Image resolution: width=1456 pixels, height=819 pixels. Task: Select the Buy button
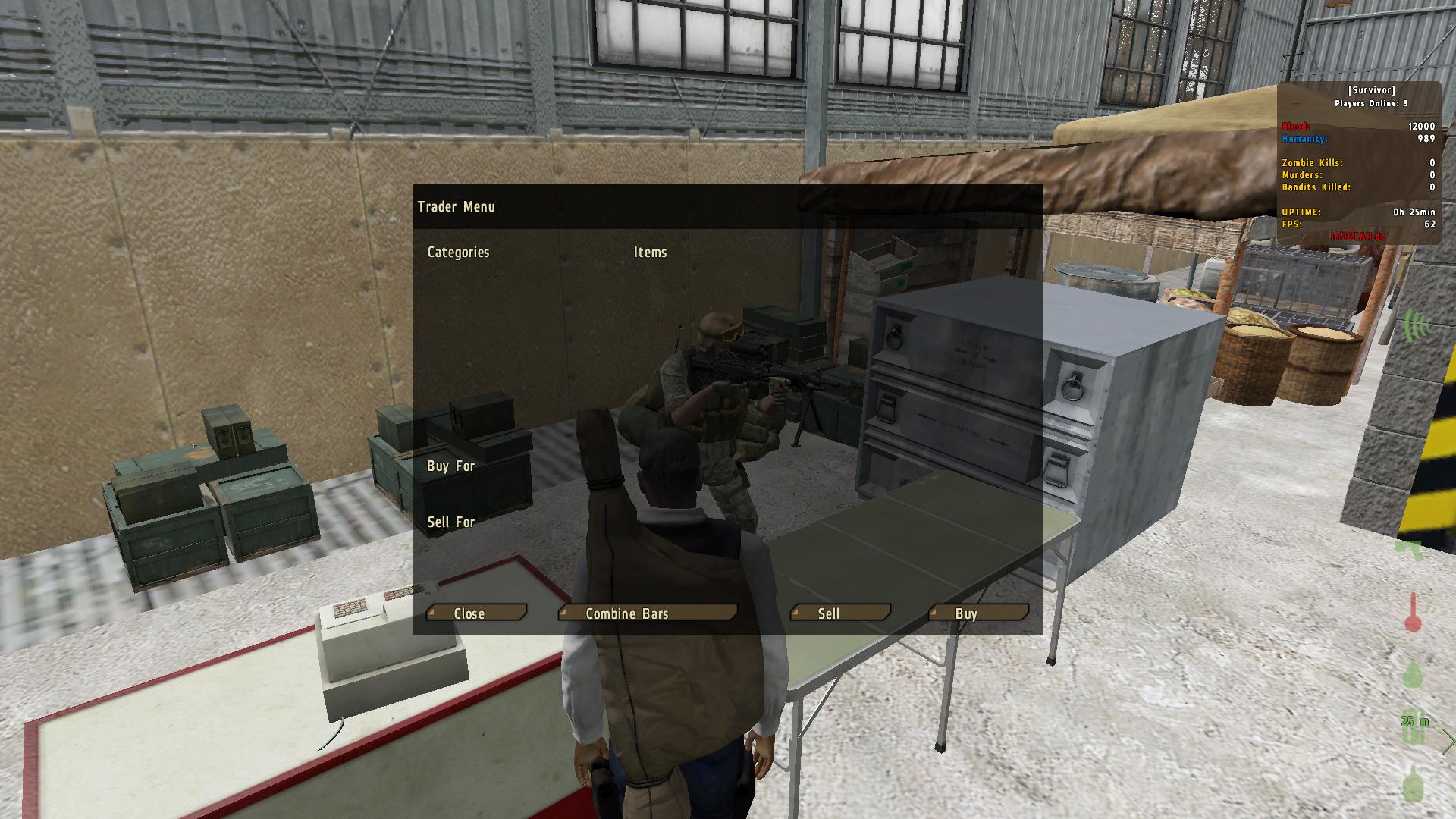click(x=978, y=613)
